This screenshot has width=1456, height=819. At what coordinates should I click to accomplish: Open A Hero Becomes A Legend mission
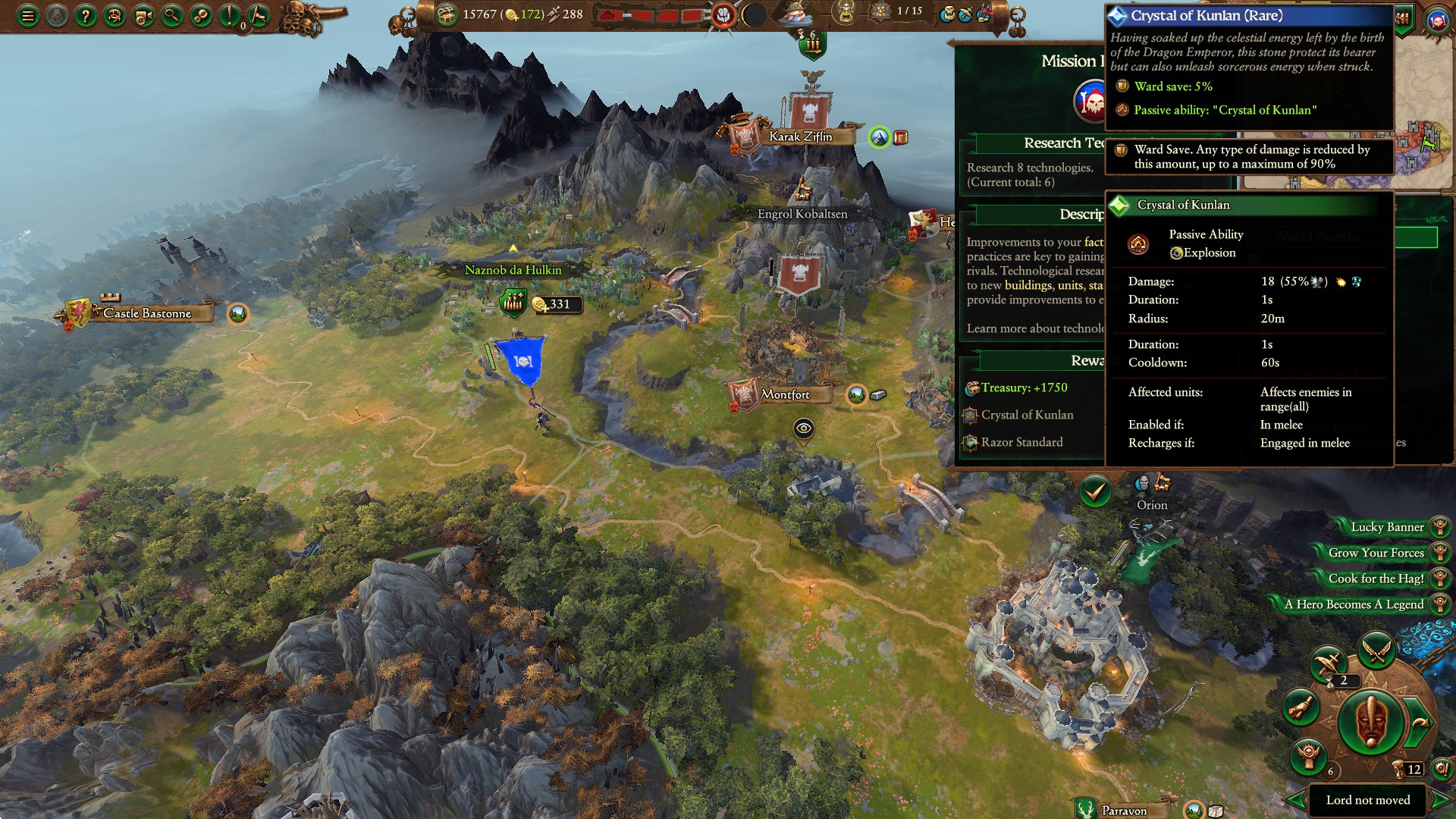coord(1354,604)
